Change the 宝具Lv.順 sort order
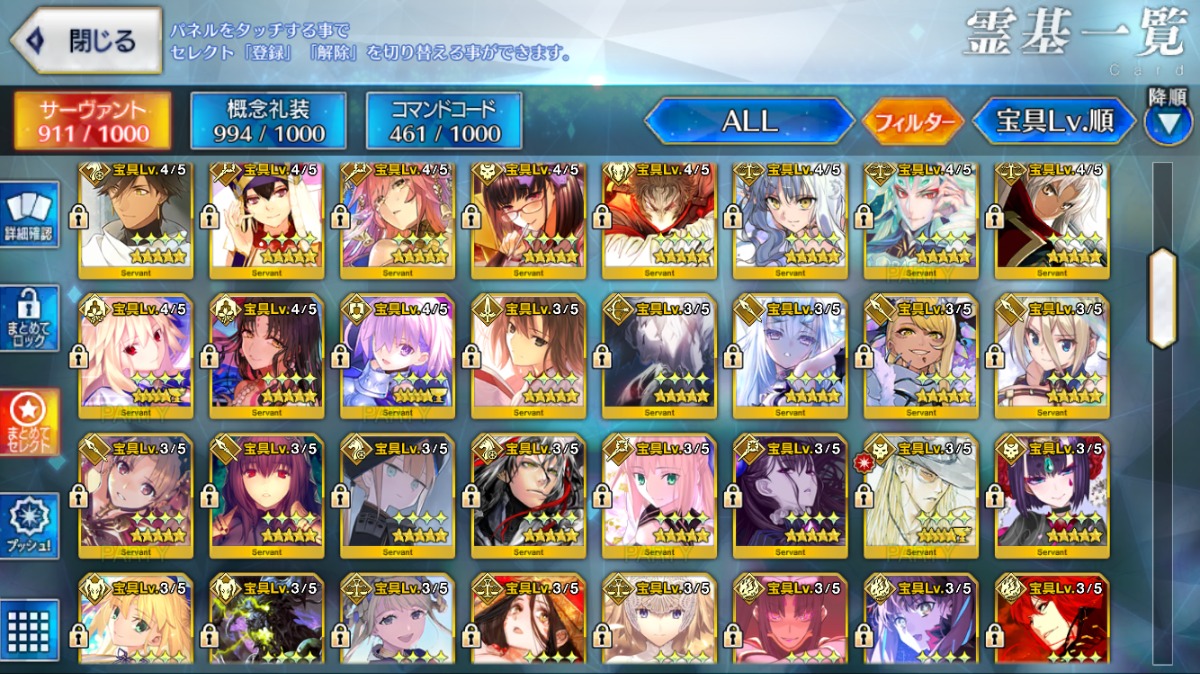This screenshot has height=674, width=1200. point(1054,122)
